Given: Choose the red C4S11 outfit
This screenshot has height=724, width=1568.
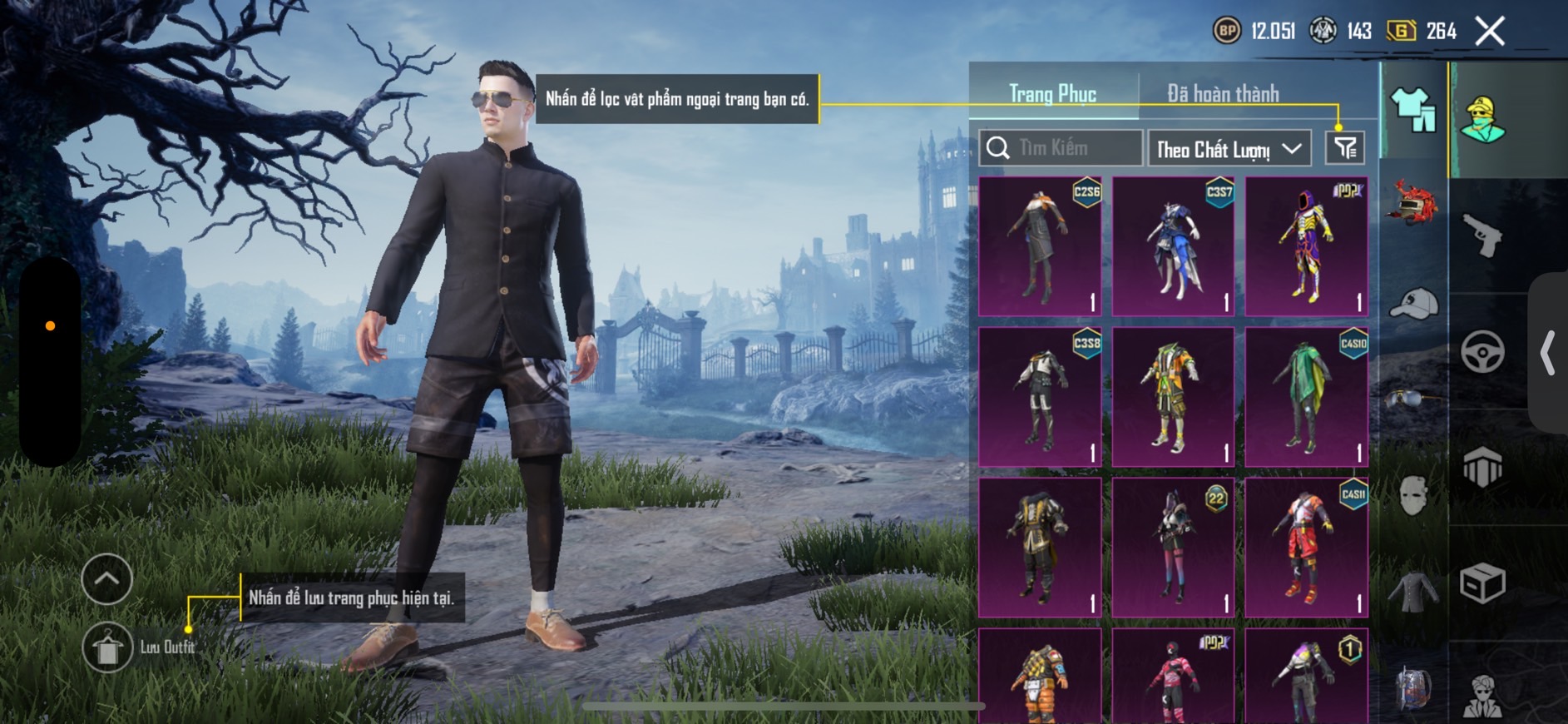Looking at the screenshot, I should (x=1306, y=548).
